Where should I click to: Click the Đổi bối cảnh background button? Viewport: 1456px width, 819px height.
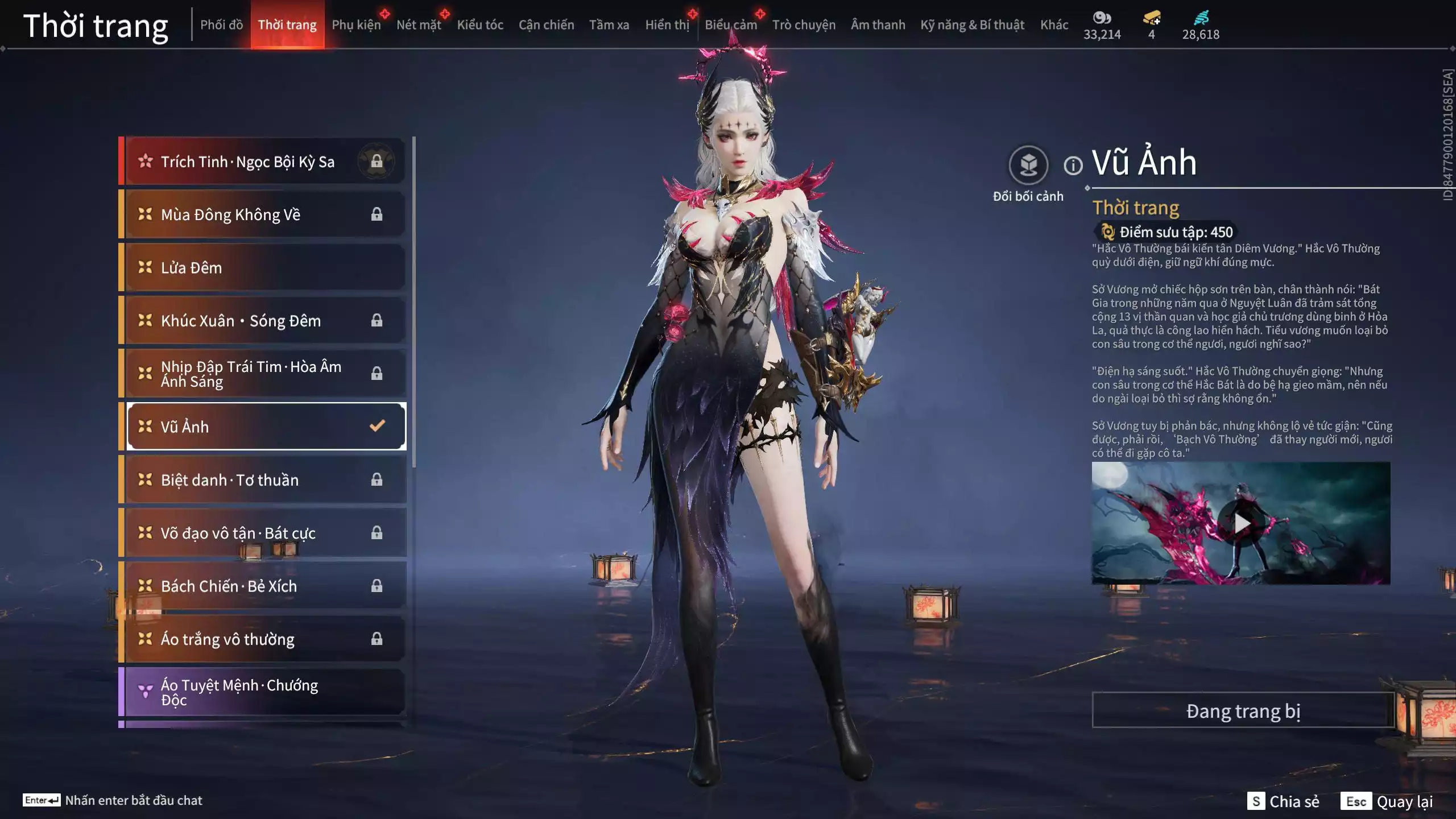1028,166
